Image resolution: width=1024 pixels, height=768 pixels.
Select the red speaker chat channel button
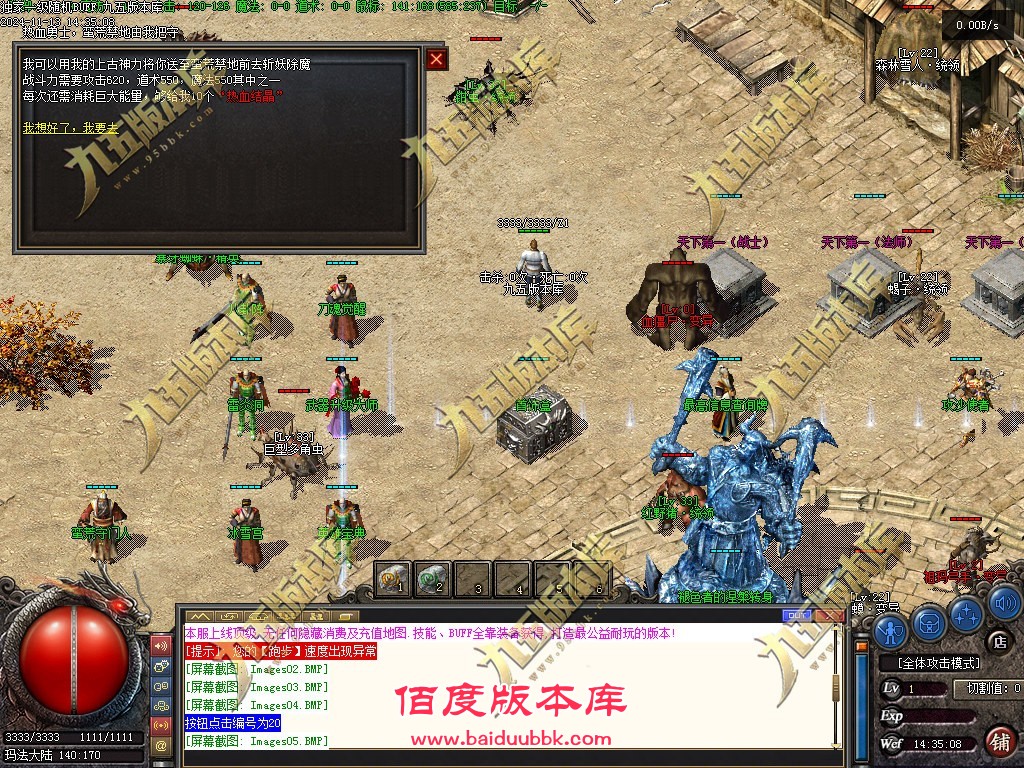pos(160,645)
